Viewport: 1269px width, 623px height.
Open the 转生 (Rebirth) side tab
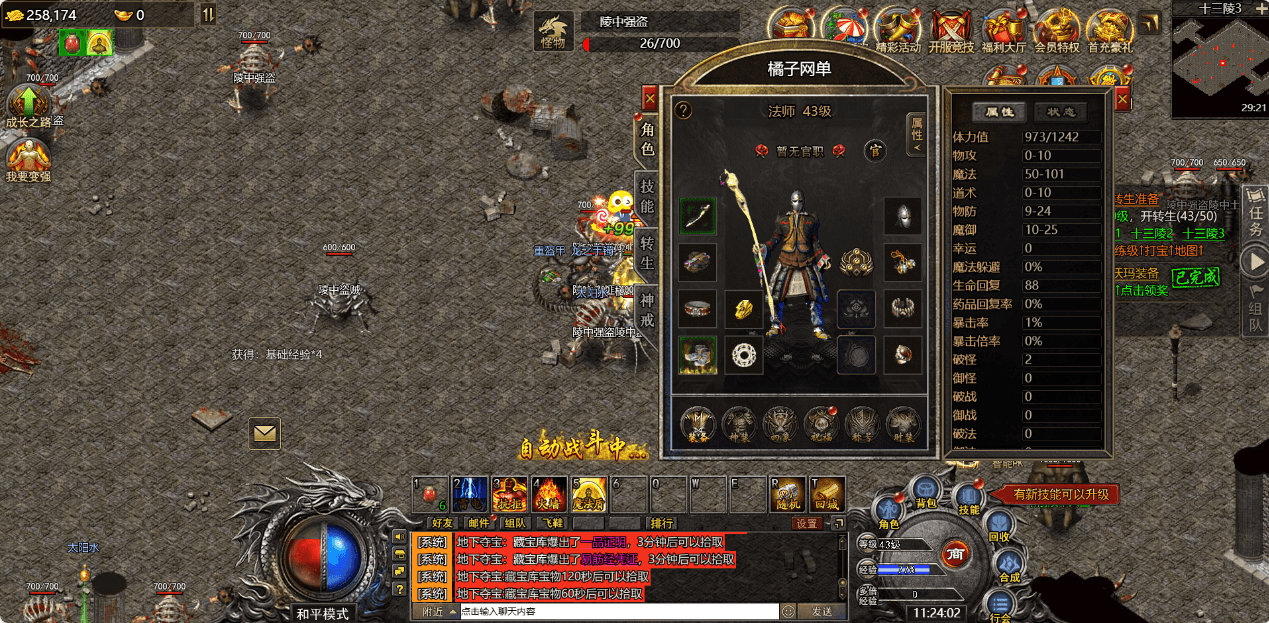(x=648, y=252)
